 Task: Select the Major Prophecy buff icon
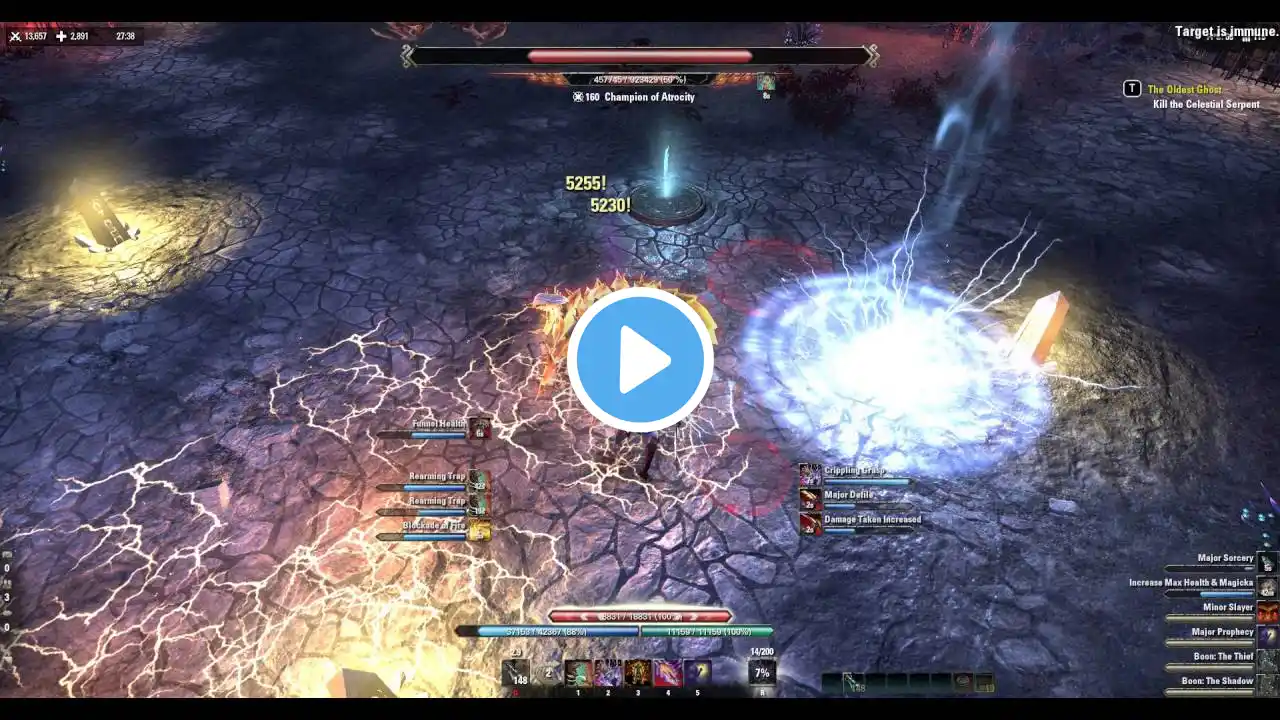[1267, 636]
